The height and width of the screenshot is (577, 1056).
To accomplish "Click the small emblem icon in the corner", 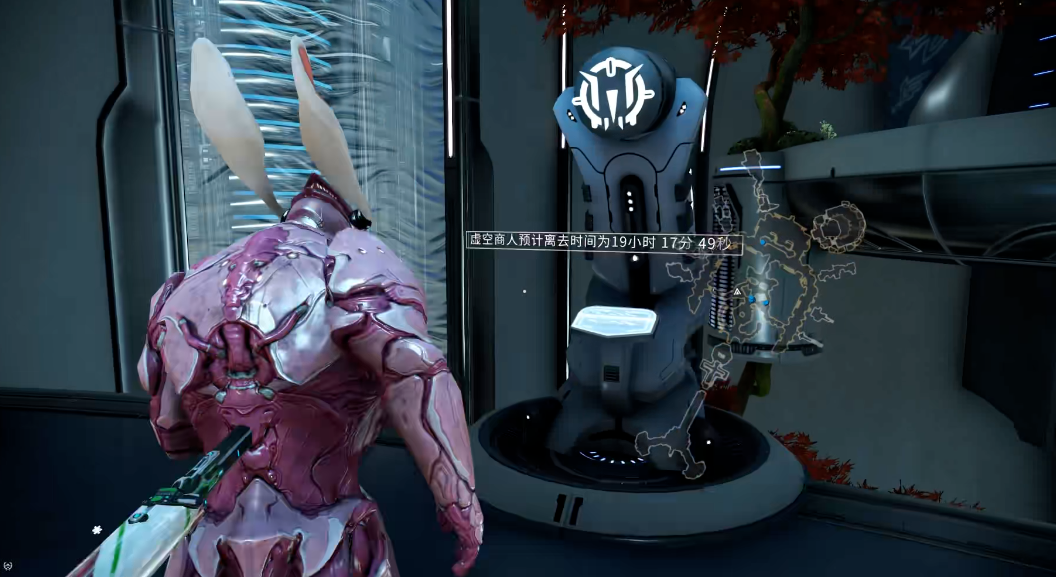I will [7, 564].
